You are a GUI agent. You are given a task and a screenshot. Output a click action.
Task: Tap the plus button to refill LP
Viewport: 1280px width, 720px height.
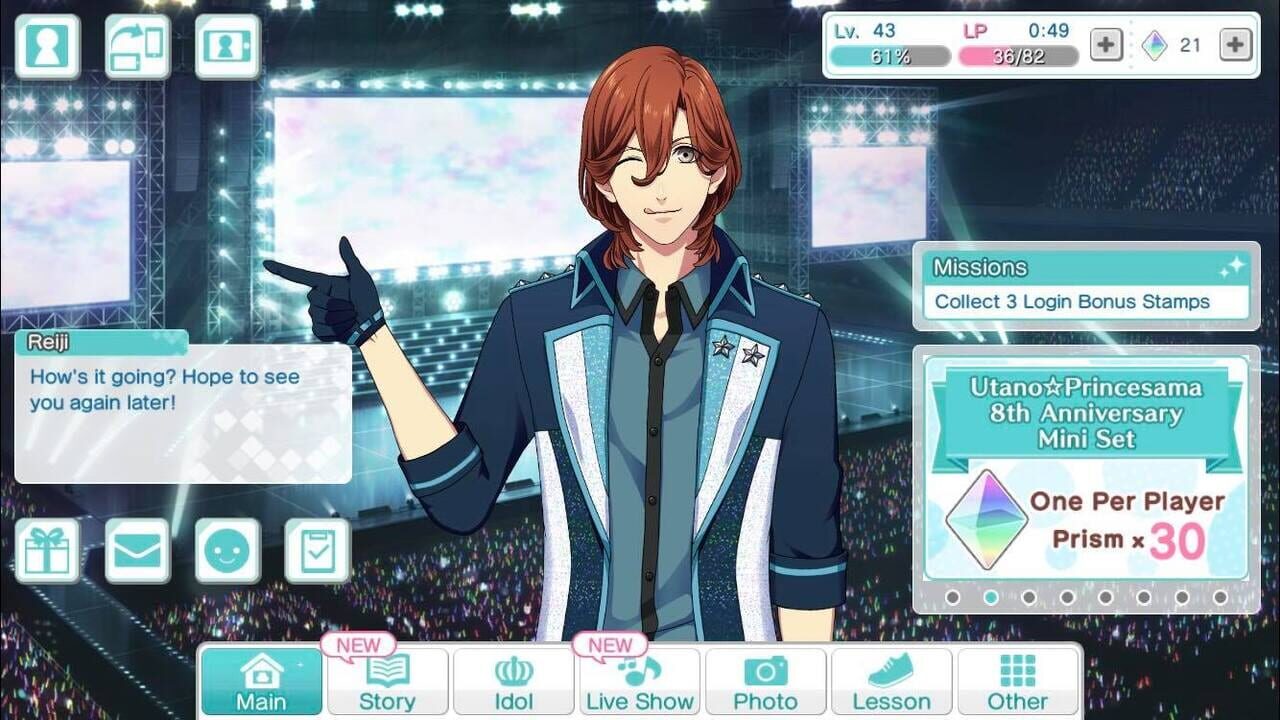(1104, 43)
